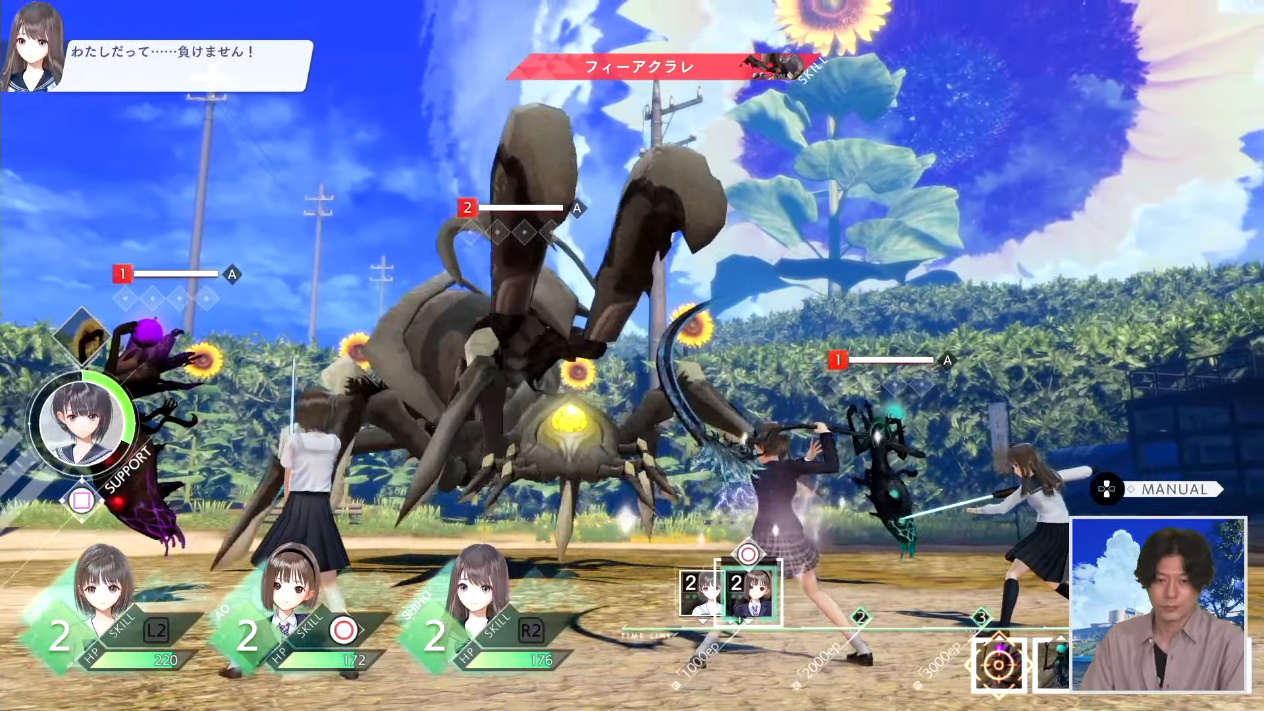Viewport: 1264px width, 711px height.
Task: Click the targeted enemy icon with crosshair
Action: tap(998, 664)
